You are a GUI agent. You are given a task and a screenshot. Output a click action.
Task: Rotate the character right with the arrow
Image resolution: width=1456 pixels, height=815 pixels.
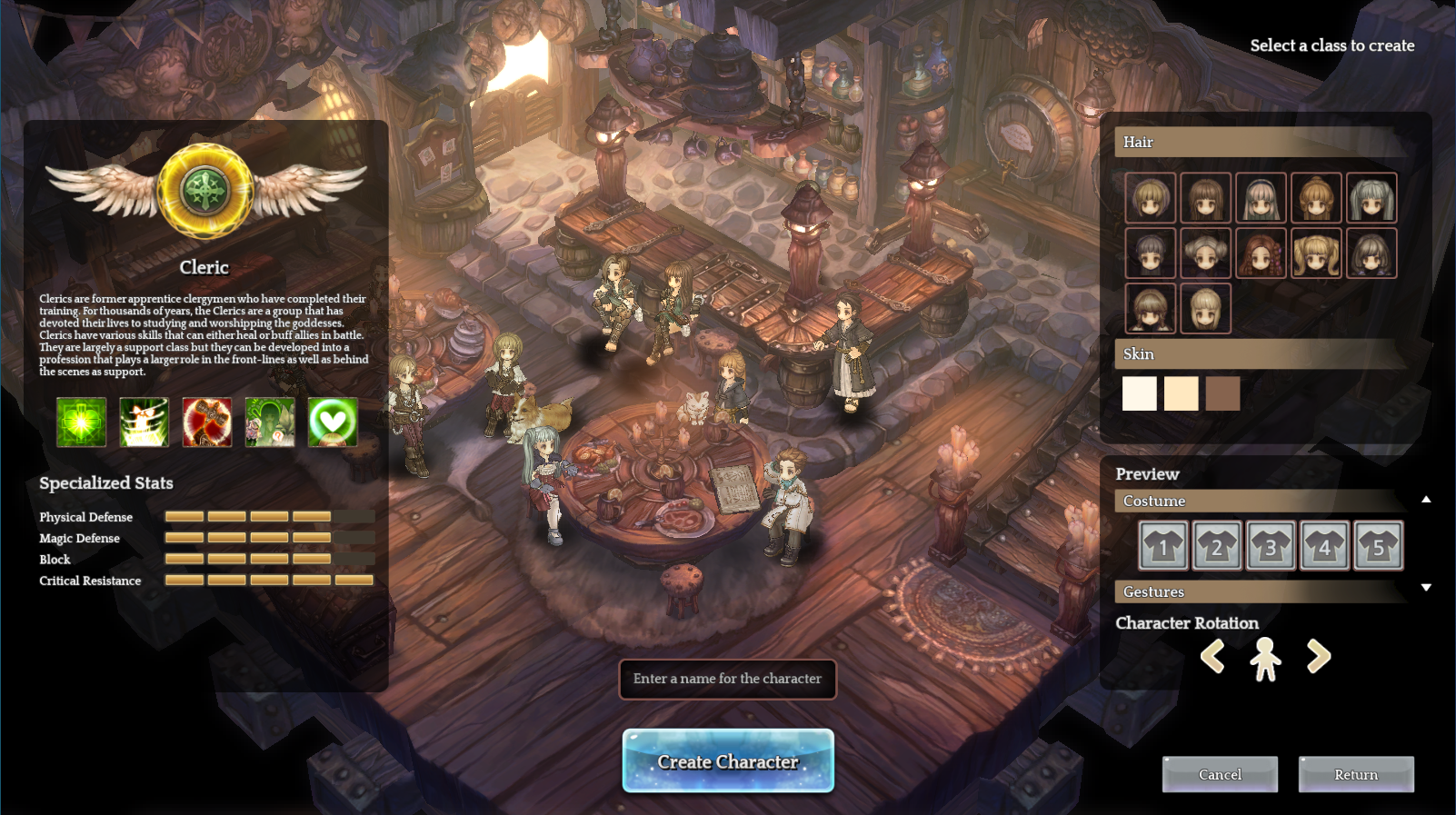pyautogui.click(x=1319, y=656)
